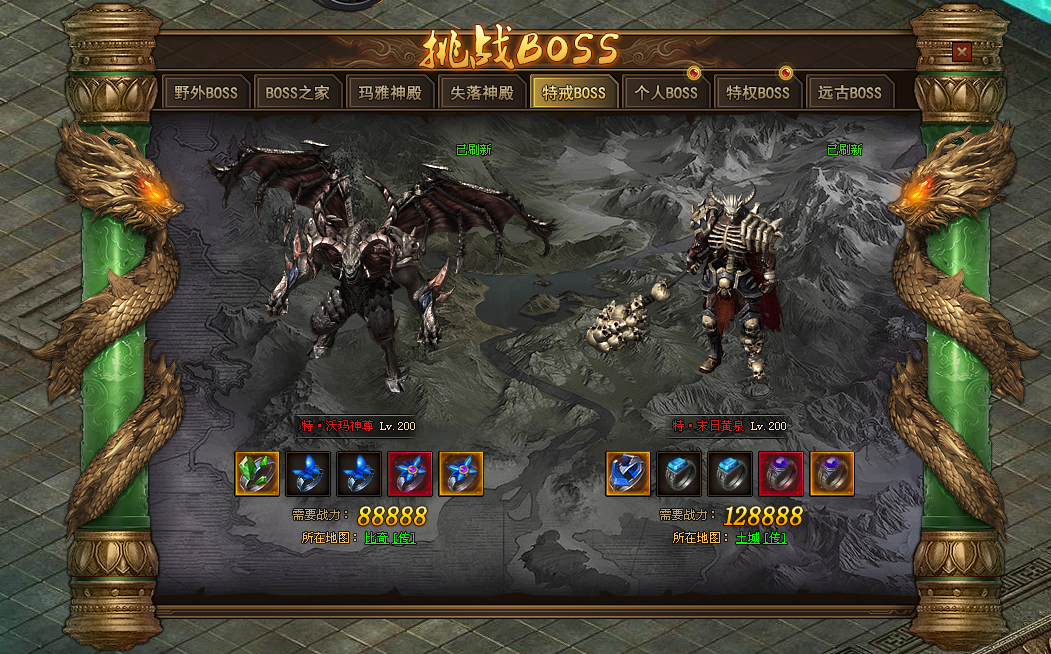Select the green crystal ring reward
The height and width of the screenshot is (654, 1051).
tap(257, 474)
